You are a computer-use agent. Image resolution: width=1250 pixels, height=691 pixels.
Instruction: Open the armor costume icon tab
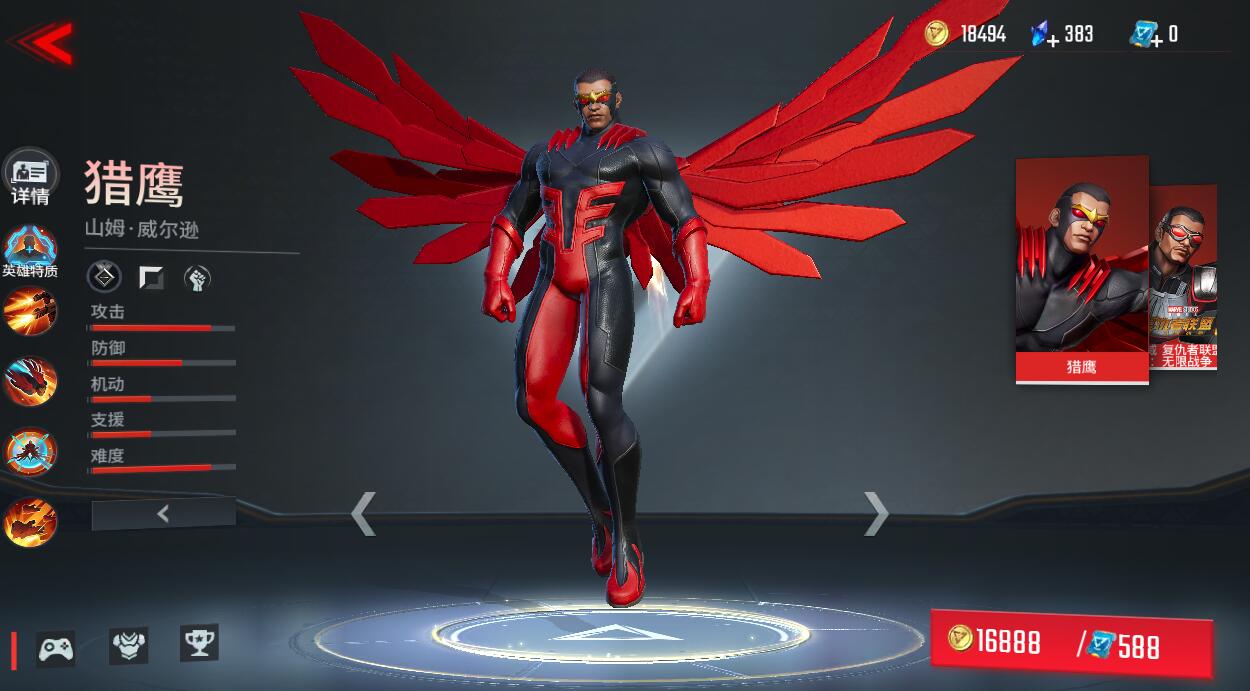coord(128,645)
